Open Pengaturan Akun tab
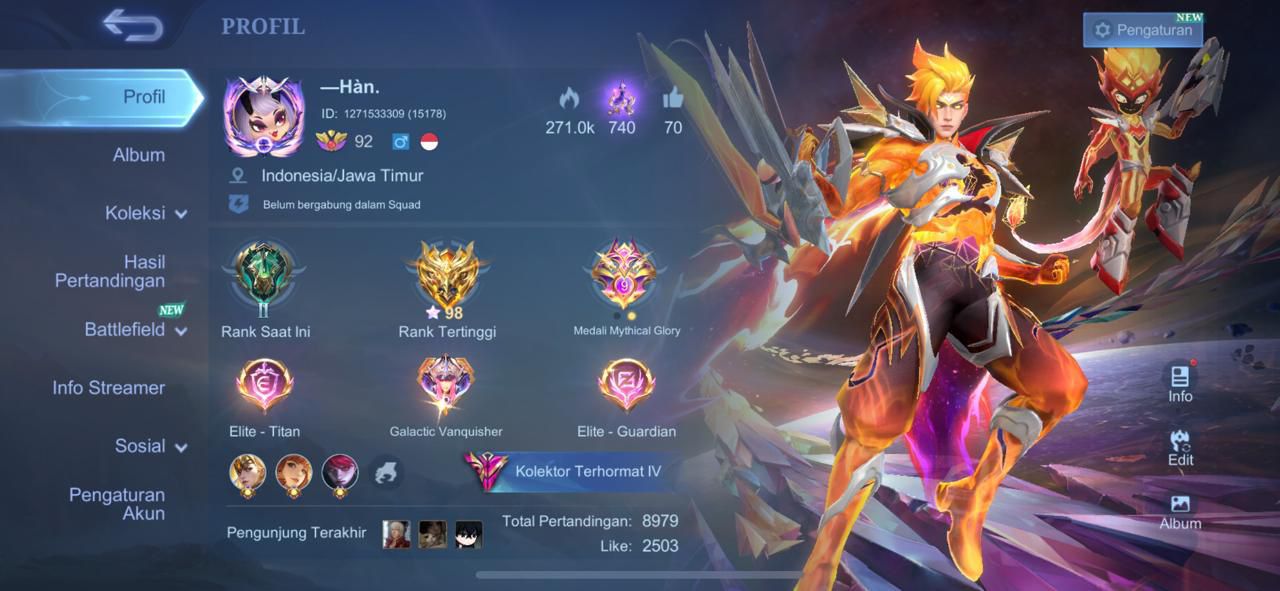 117,504
